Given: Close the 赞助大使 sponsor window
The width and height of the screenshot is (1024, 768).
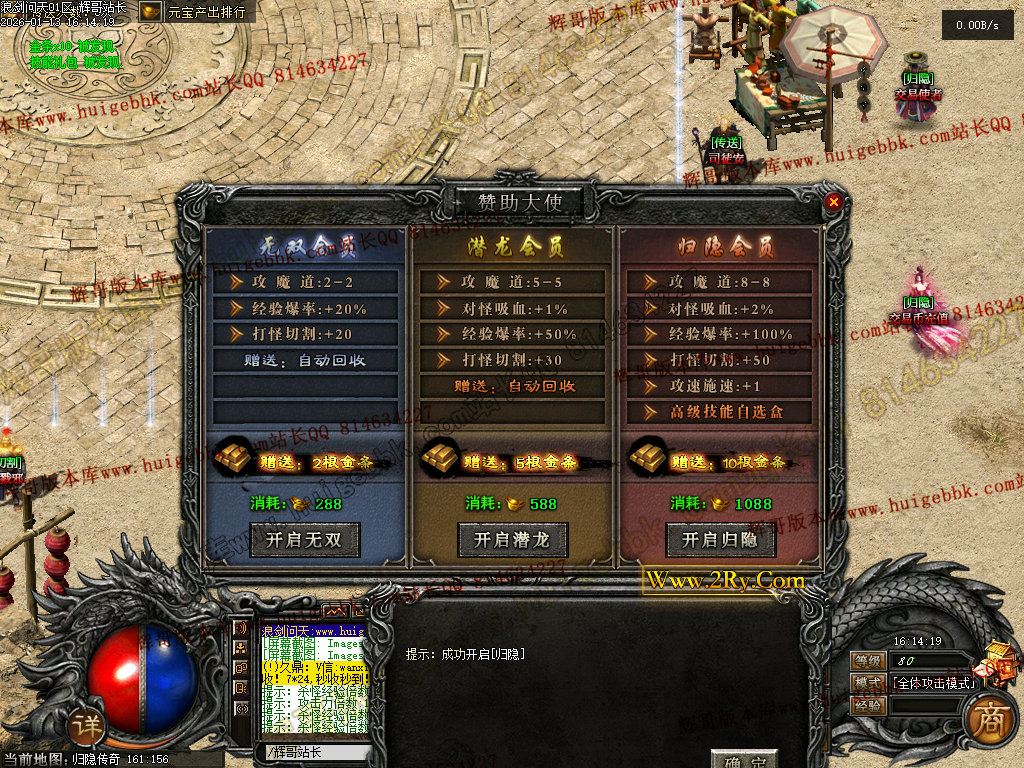Looking at the screenshot, I should click(833, 202).
